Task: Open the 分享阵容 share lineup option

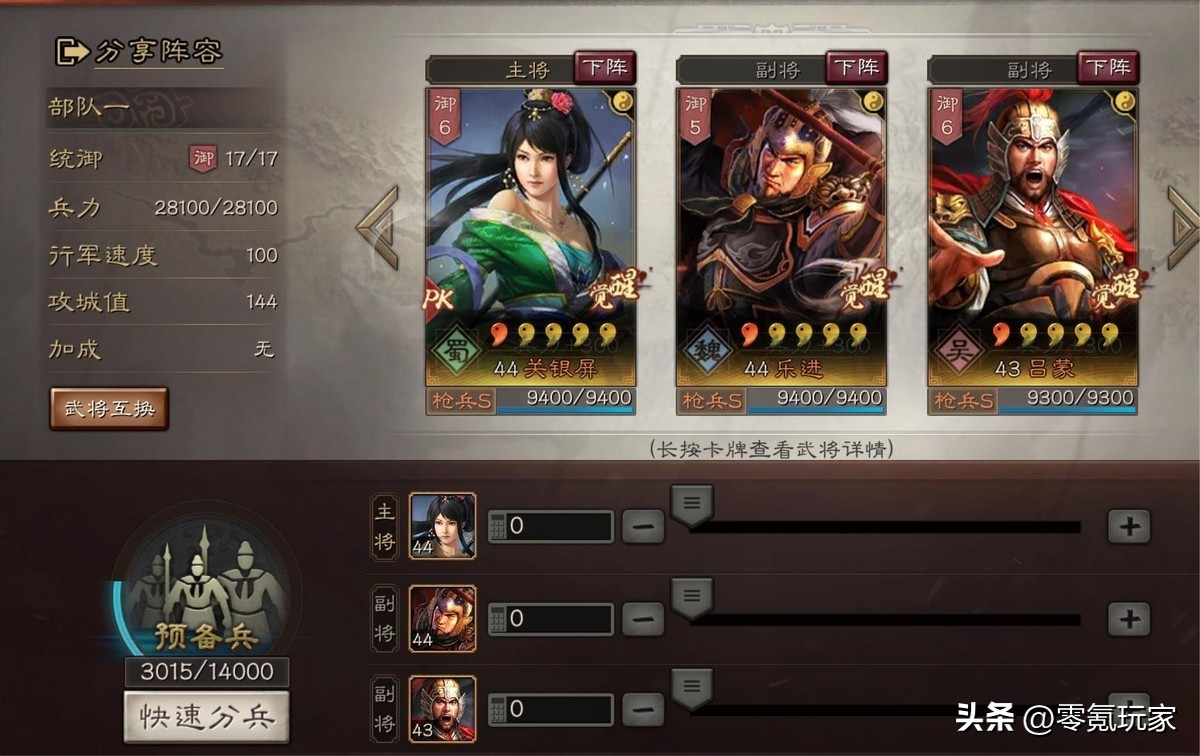Action: pos(139,51)
